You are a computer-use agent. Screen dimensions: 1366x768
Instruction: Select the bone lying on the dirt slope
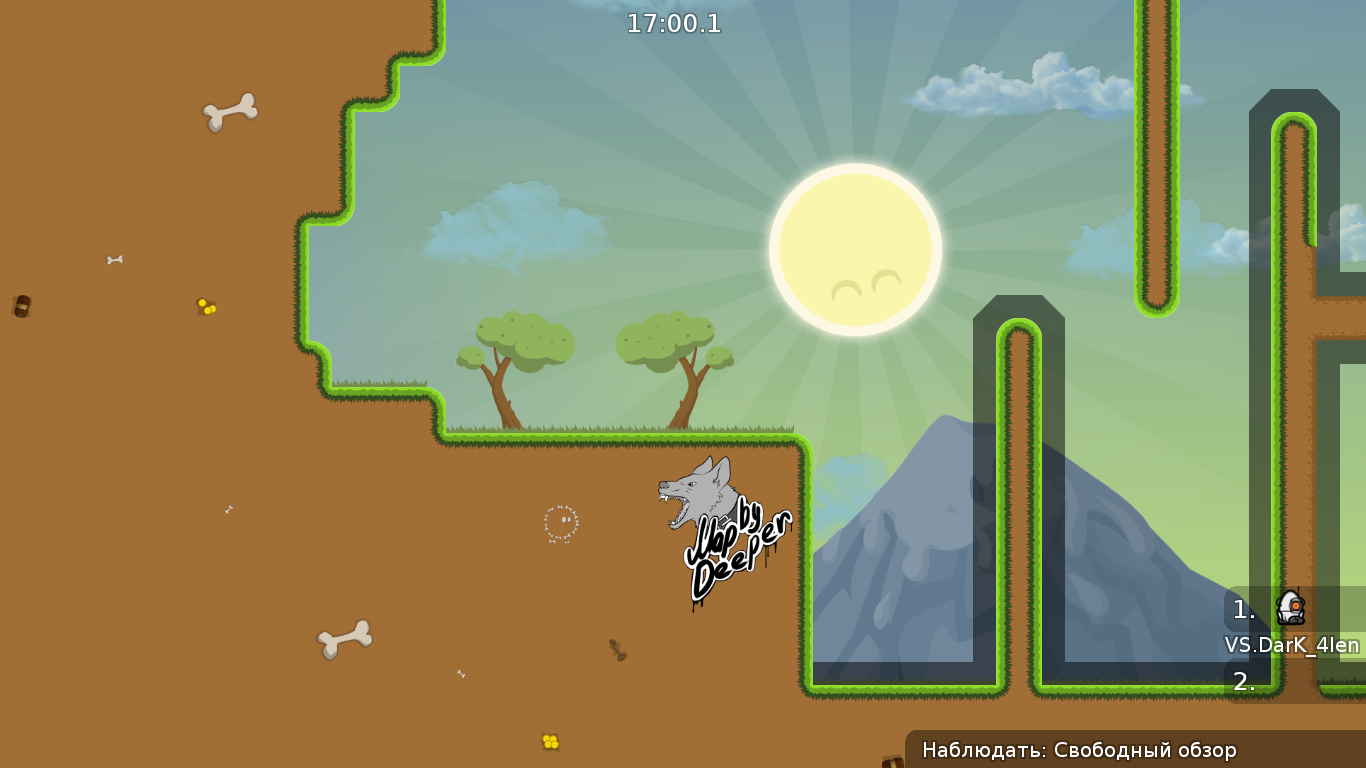click(345, 638)
